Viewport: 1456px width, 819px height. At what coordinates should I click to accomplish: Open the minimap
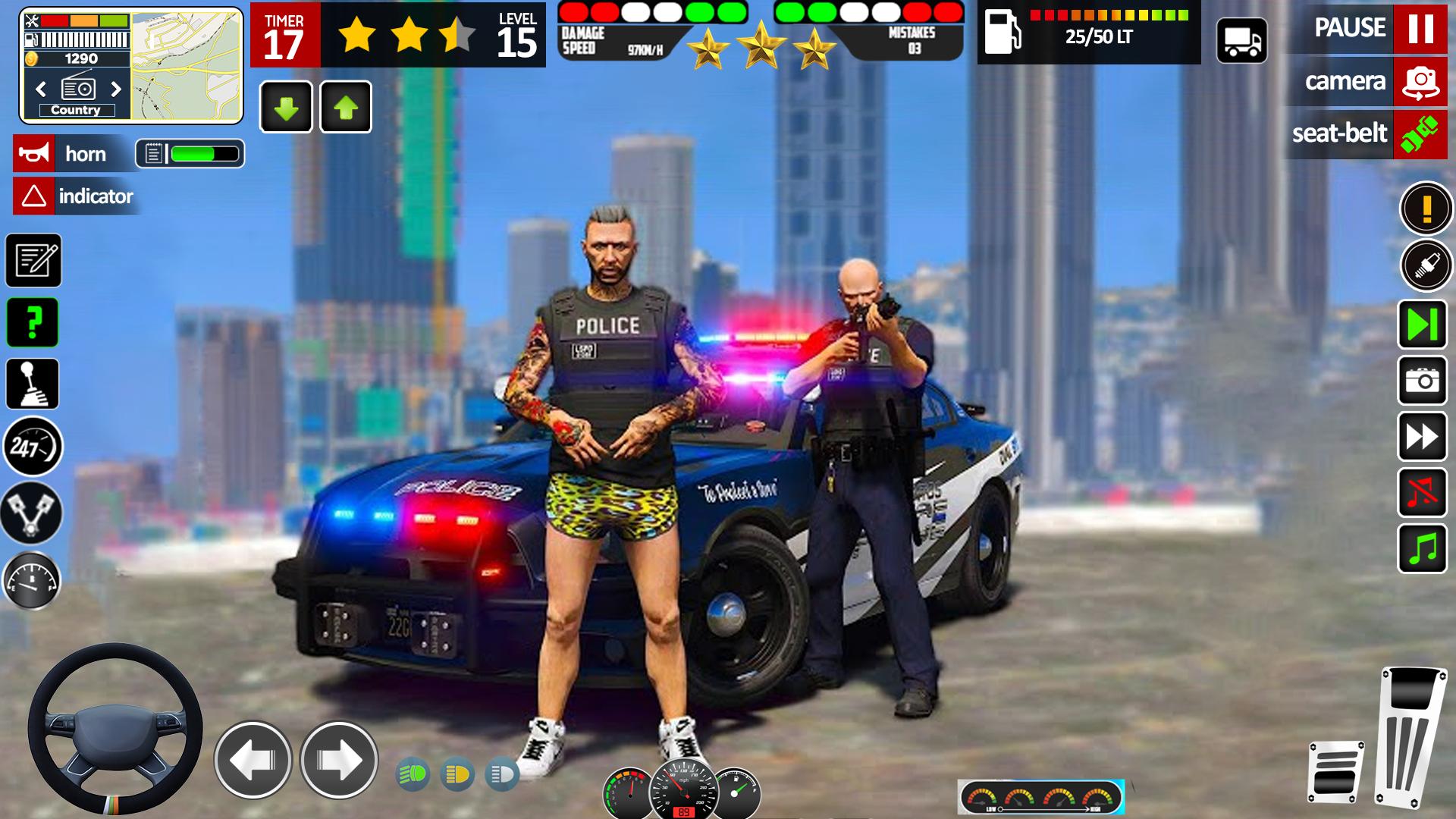[x=187, y=66]
